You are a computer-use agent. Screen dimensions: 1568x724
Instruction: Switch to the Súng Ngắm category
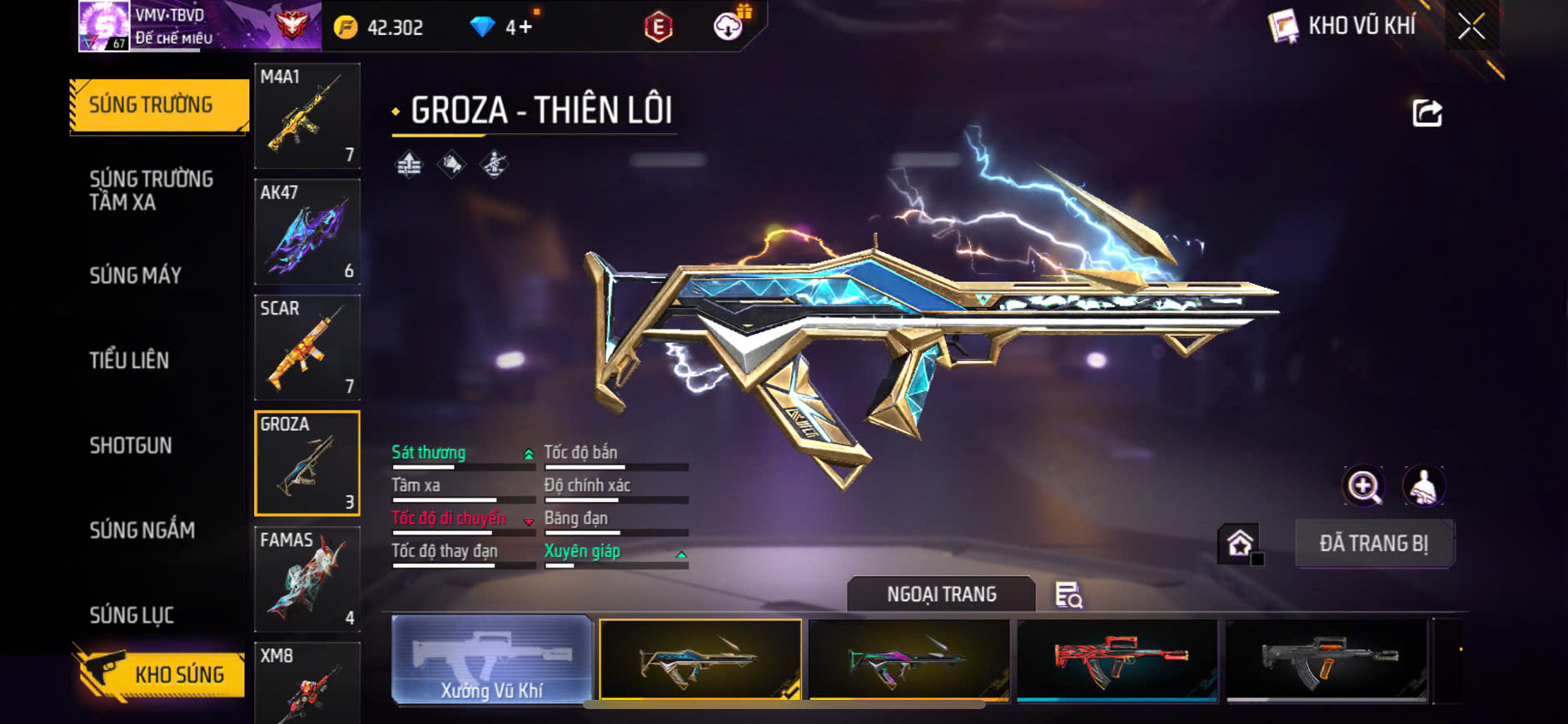[x=142, y=530]
